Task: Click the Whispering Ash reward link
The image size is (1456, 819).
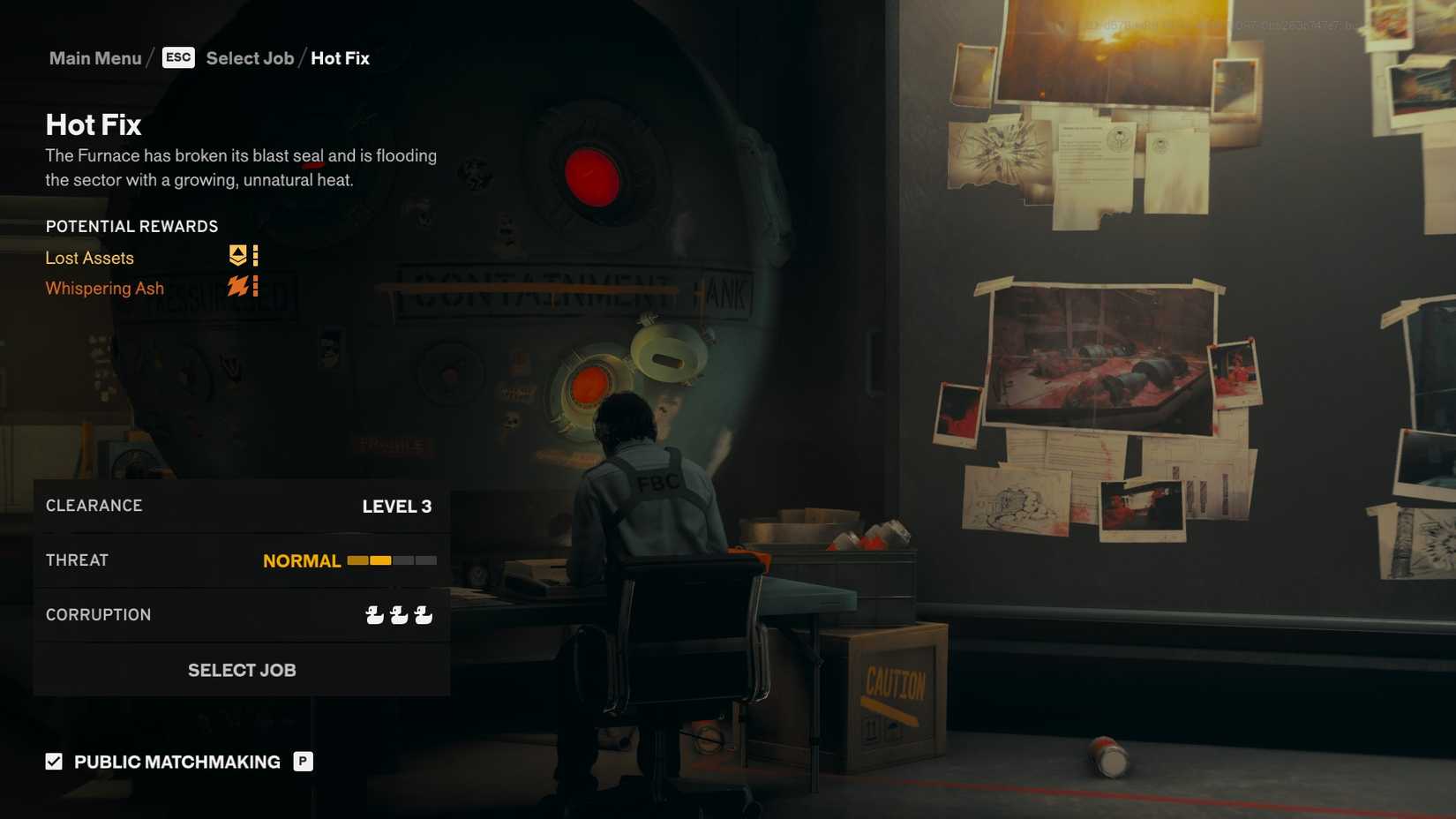Action: click(x=104, y=288)
